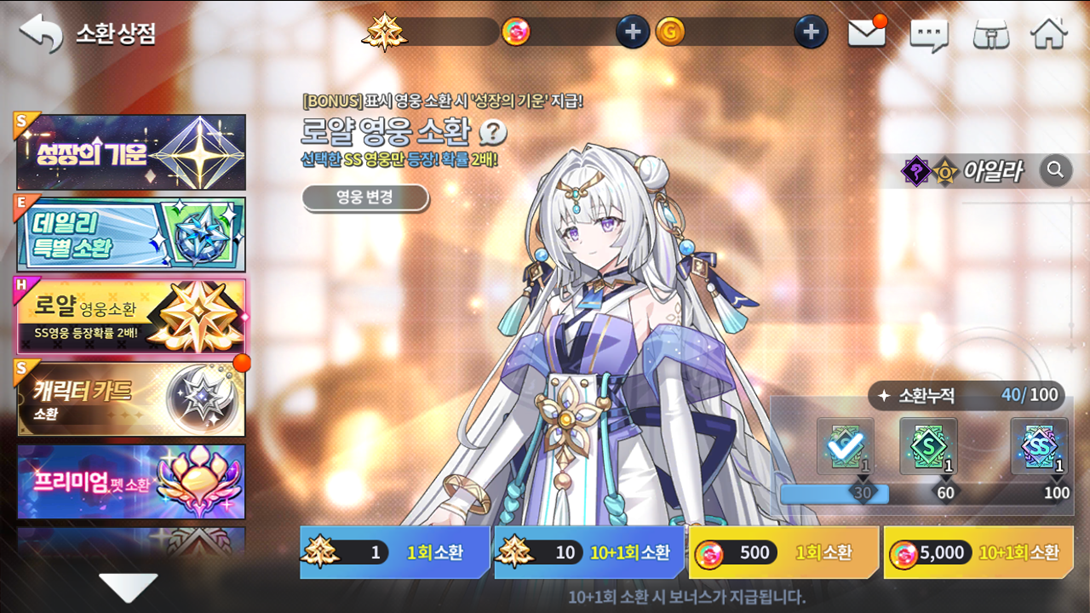1090x613 pixels.
Task: Show more banners with the down arrow
Action: click(129, 587)
